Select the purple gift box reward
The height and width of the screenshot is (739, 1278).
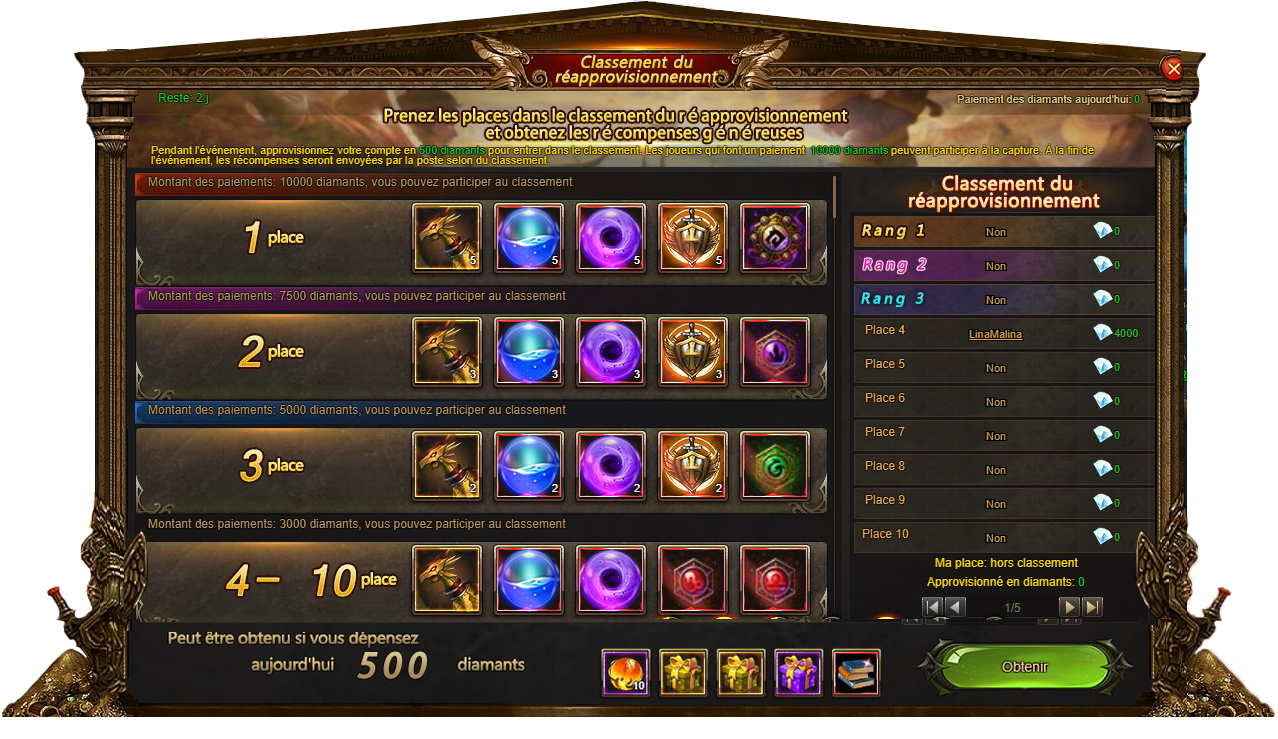(798, 673)
